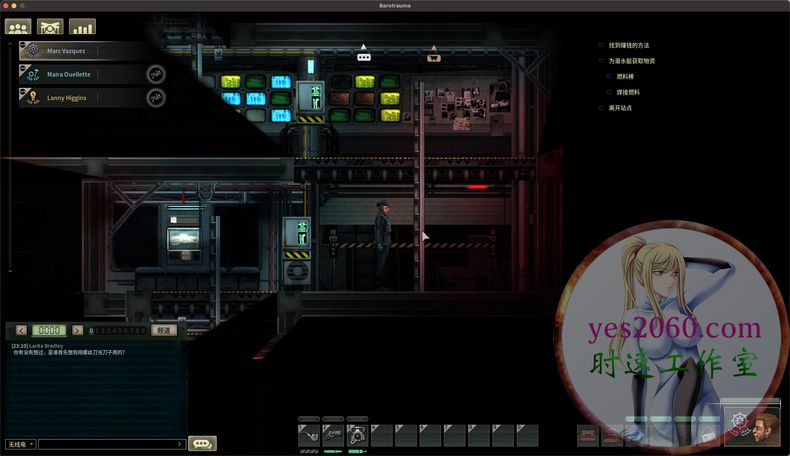
Task: Decrease the radio channel with the left arrow
Action: 21,330
